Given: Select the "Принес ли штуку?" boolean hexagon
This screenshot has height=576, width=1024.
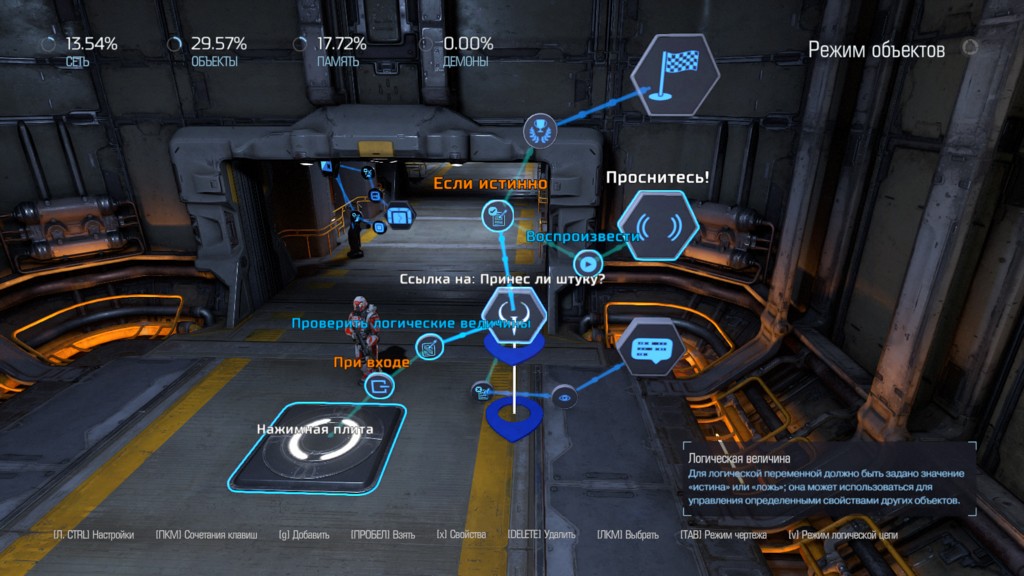Looking at the screenshot, I should coord(514,310).
